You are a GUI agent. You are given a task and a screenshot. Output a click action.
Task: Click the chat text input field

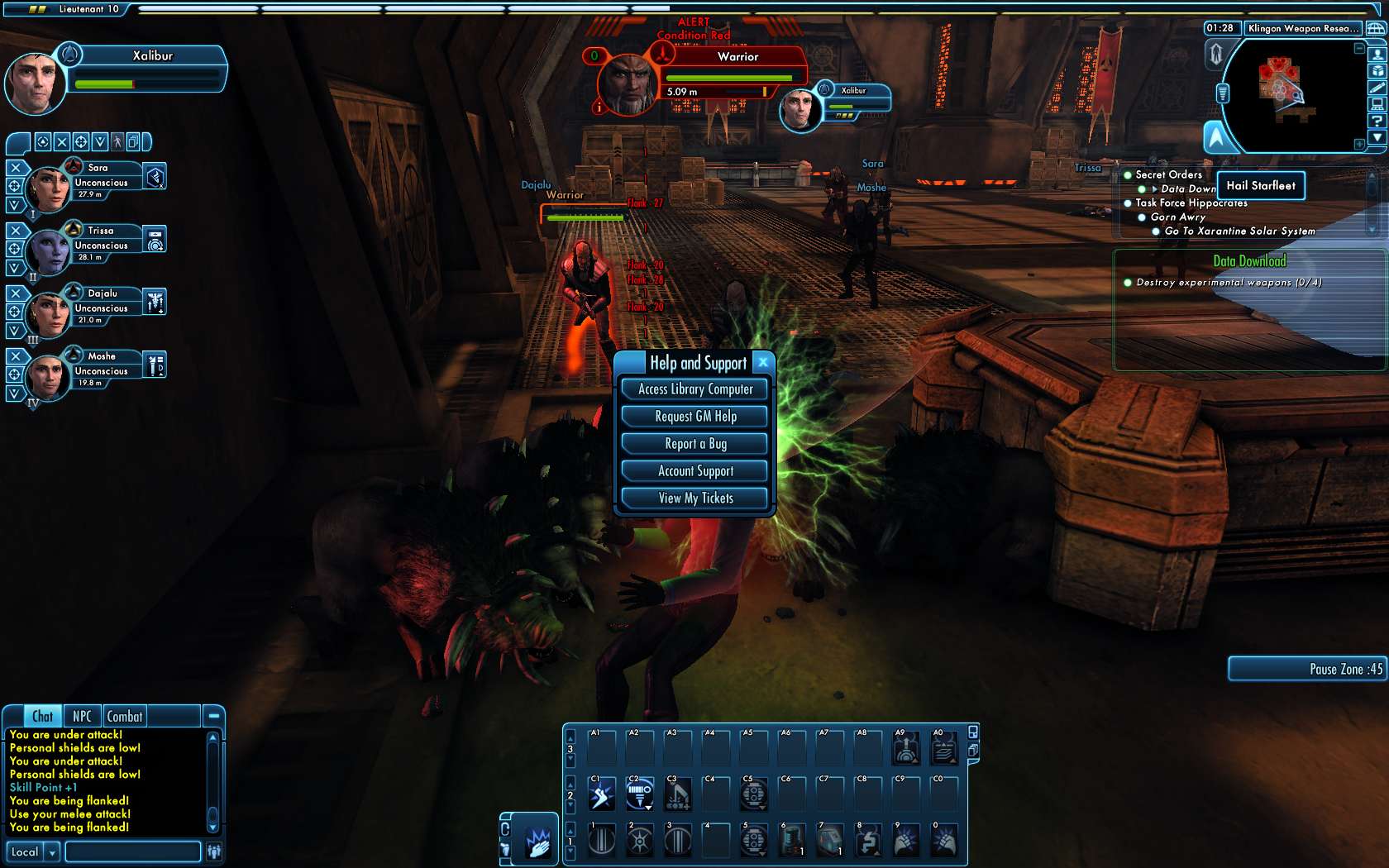[x=132, y=852]
